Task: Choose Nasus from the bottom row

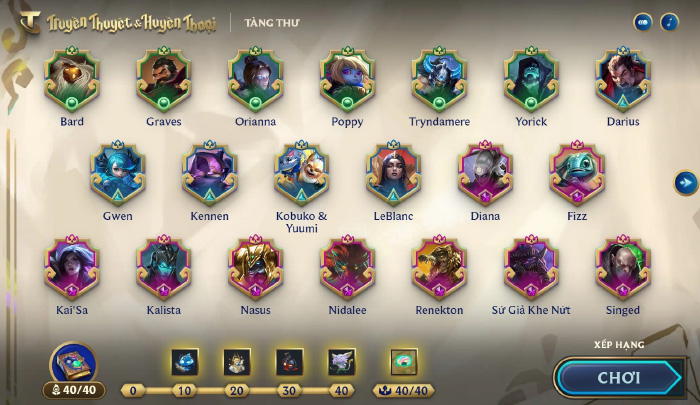Action: pyautogui.click(x=256, y=267)
